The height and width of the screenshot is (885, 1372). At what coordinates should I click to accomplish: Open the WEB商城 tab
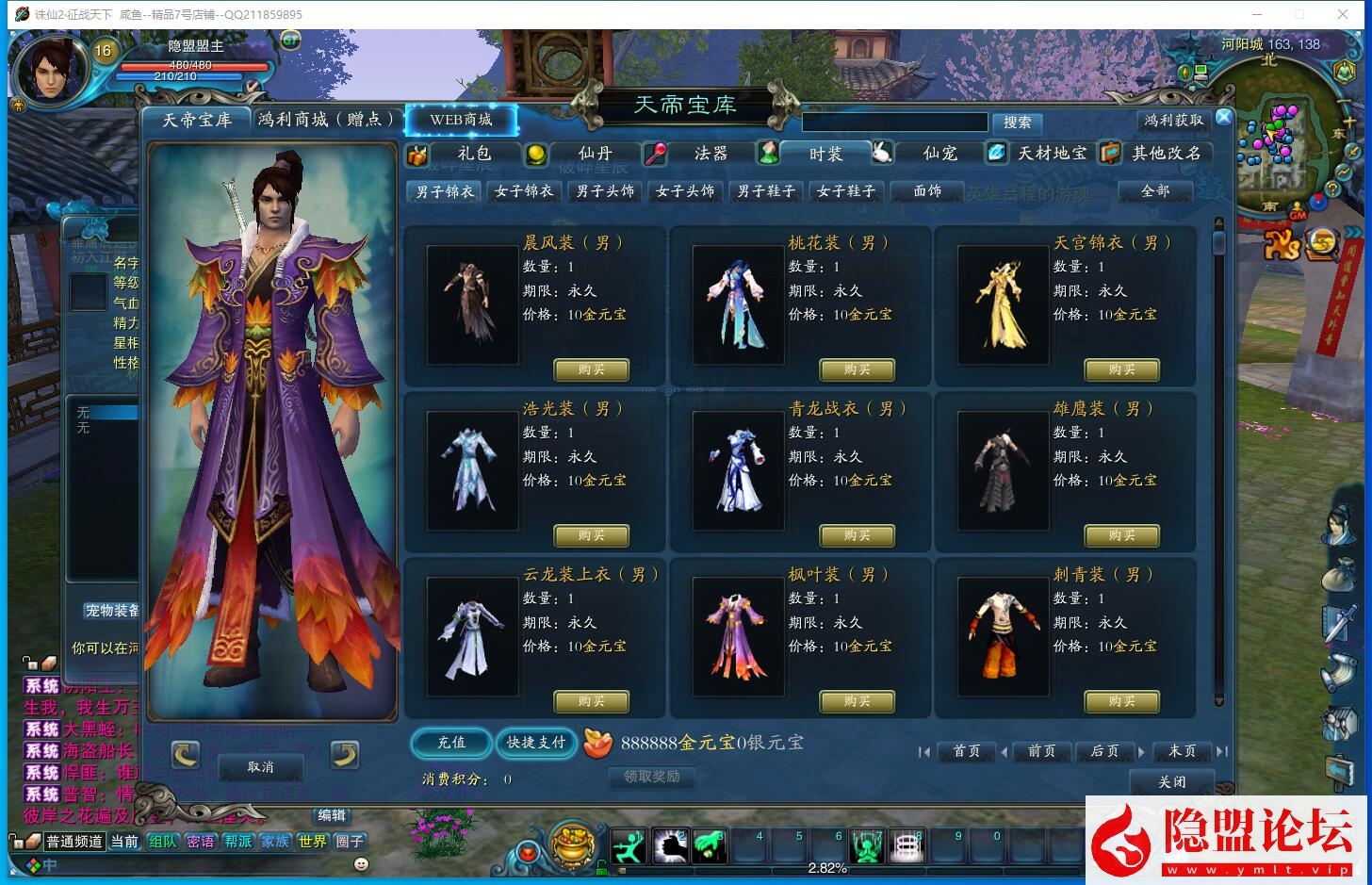tap(461, 120)
